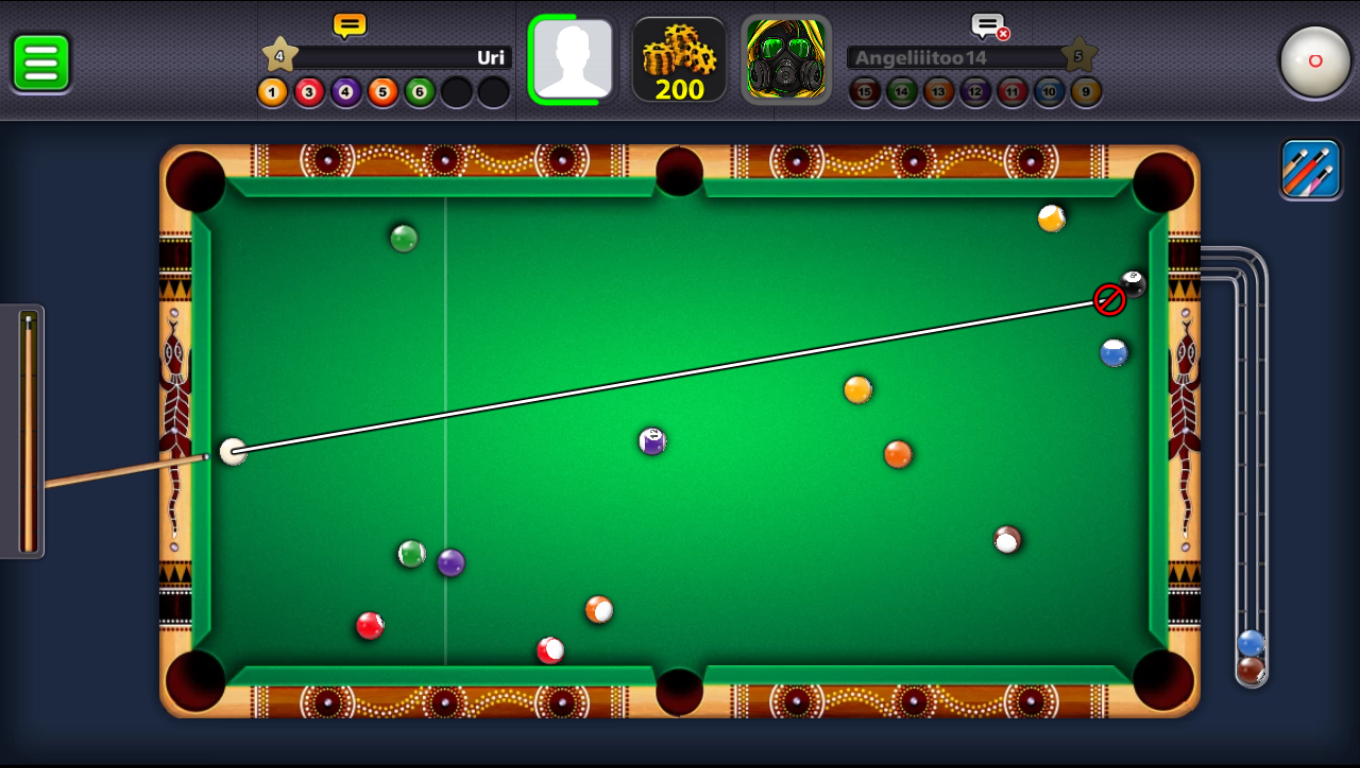Open the cue ball spin selector

tap(1315, 61)
